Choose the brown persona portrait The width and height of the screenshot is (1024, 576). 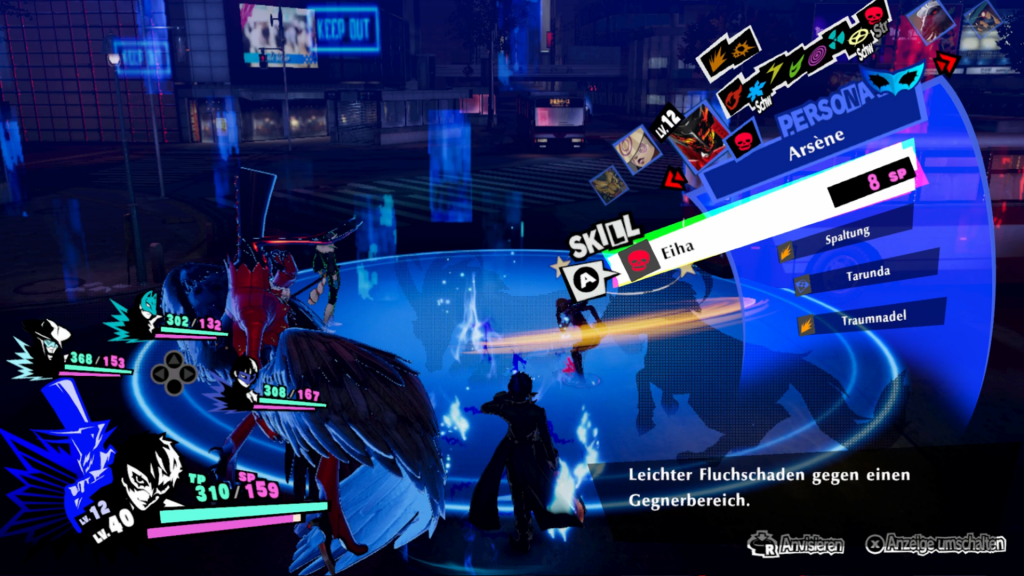pyautogui.click(x=607, y=183)
